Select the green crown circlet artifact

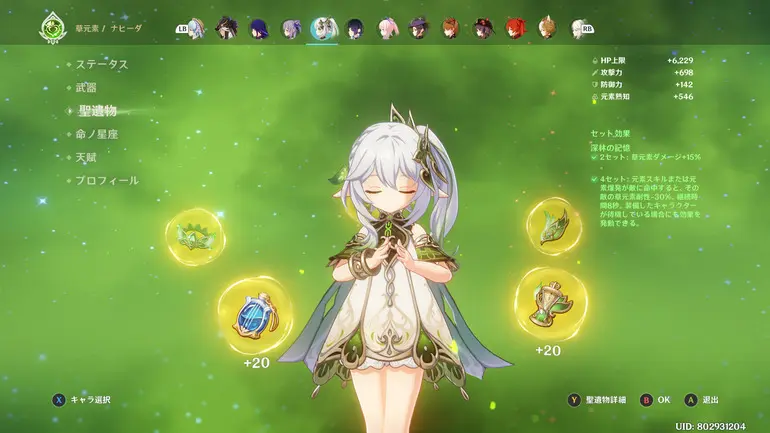194,237
